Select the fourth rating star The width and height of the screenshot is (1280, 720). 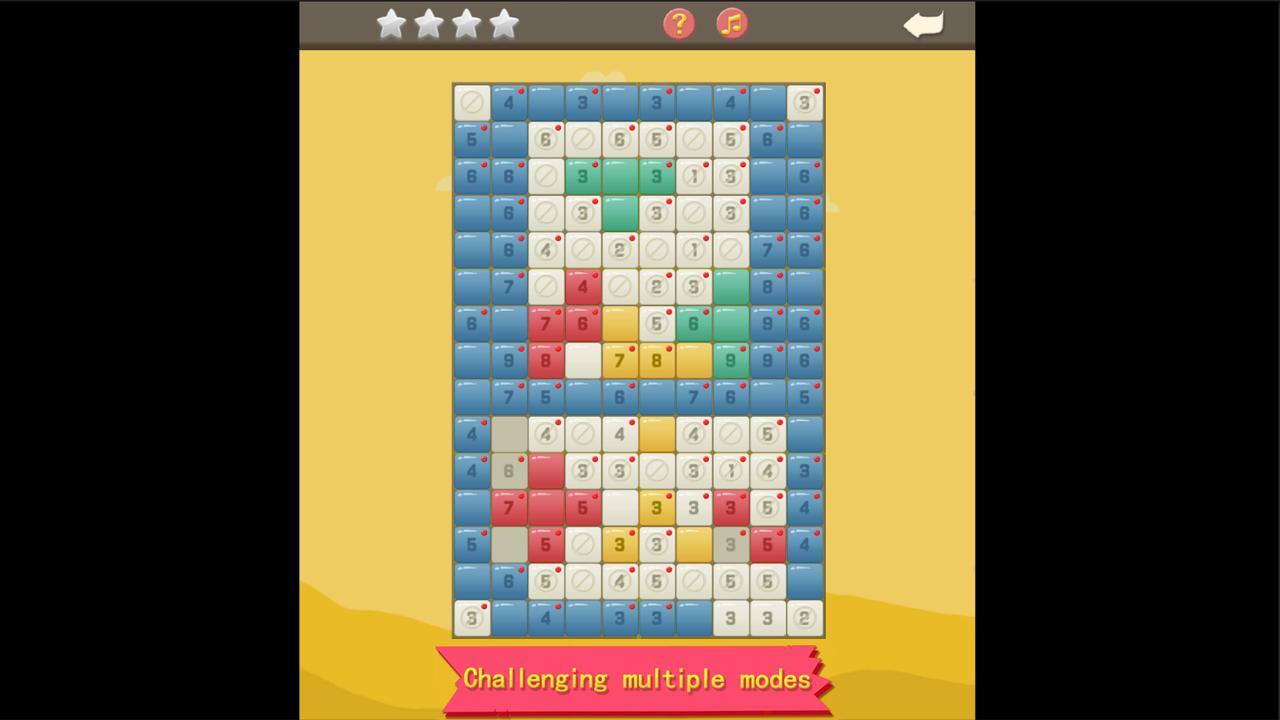pos(503,24)
